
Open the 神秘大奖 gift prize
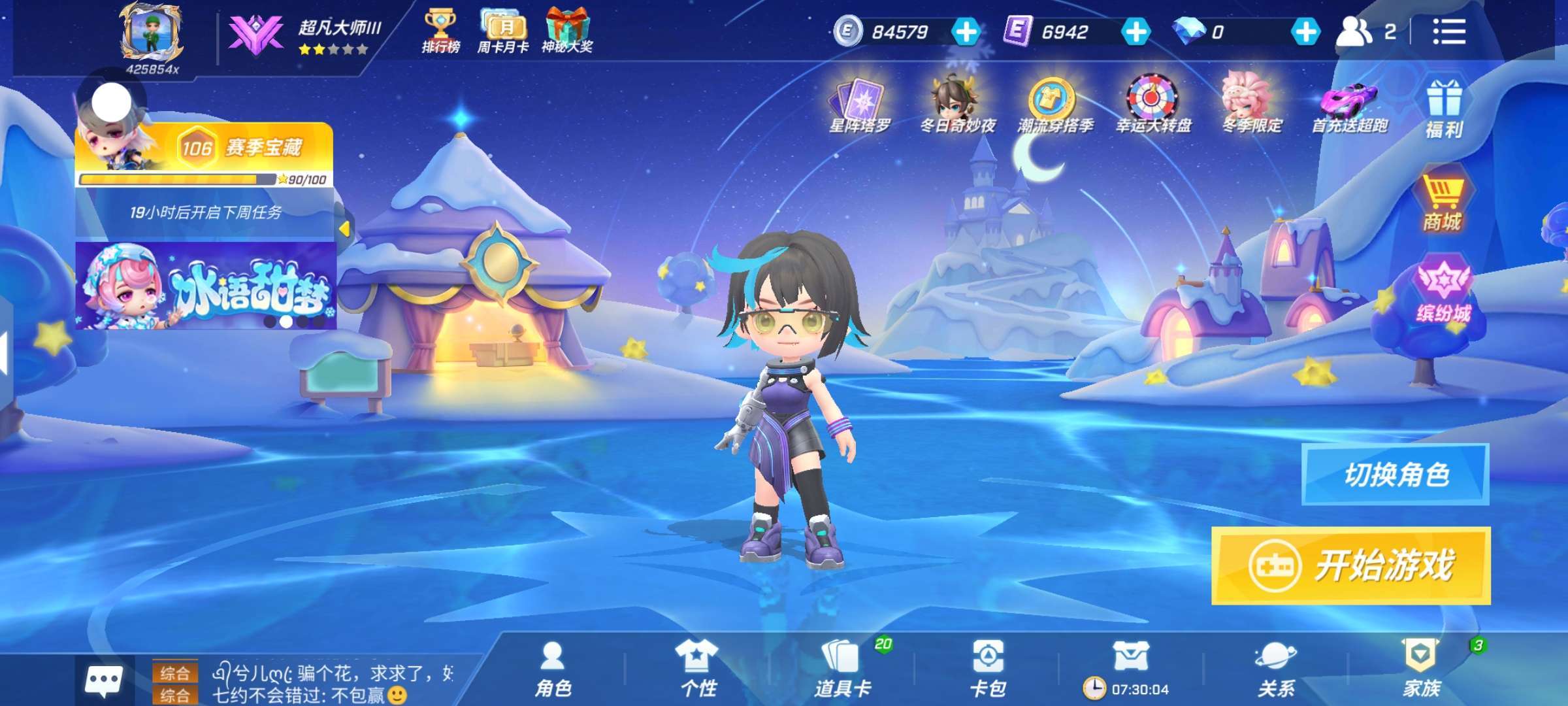tap(566, 31)
